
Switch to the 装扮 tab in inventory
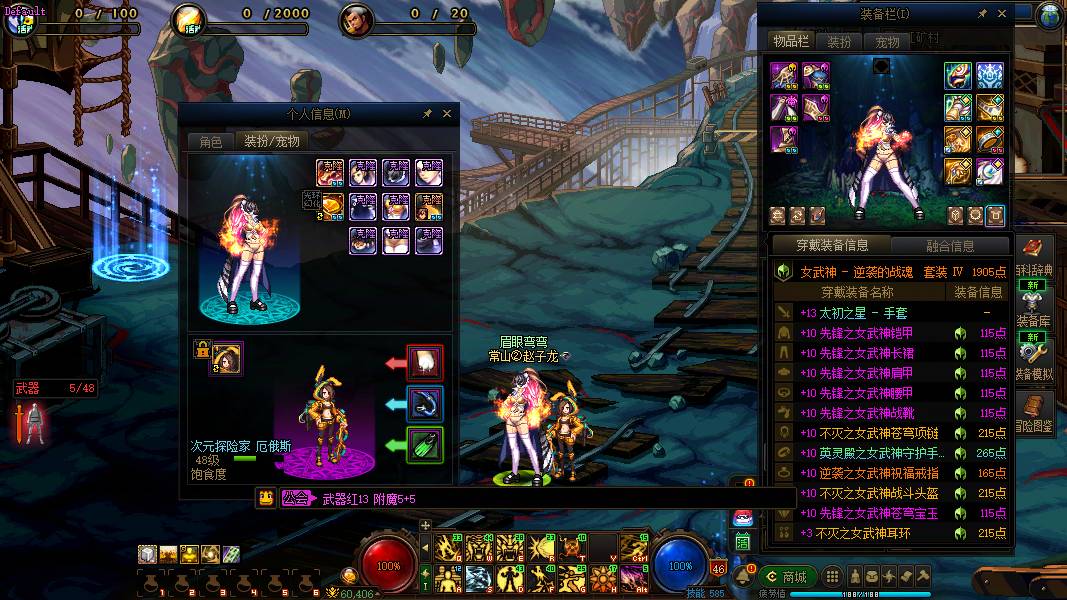839,42
